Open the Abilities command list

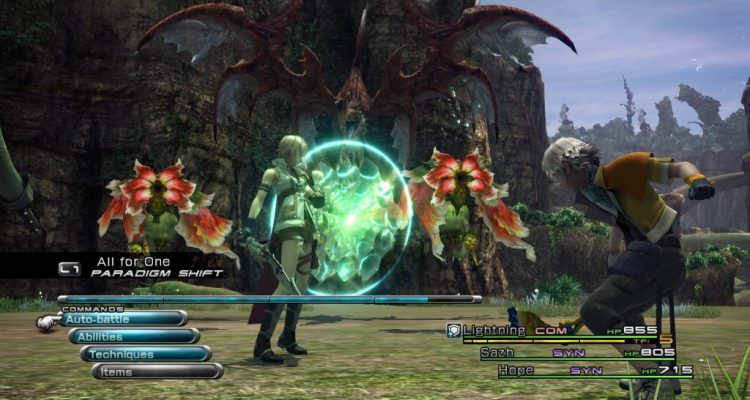click(134, 337)
